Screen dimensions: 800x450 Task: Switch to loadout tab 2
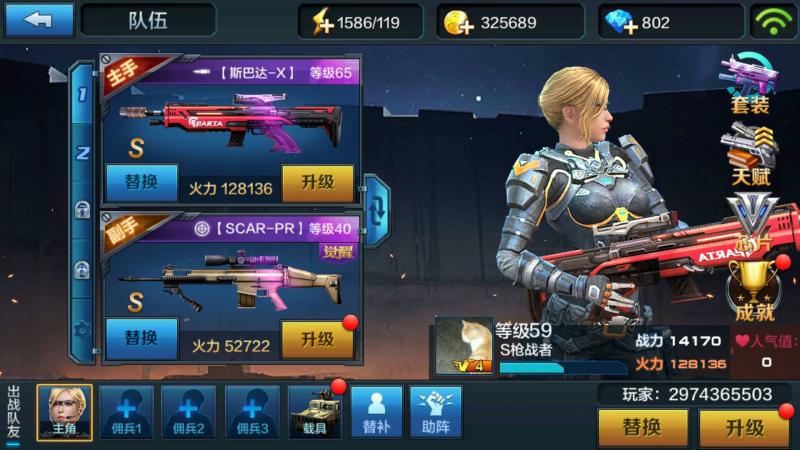83,153
